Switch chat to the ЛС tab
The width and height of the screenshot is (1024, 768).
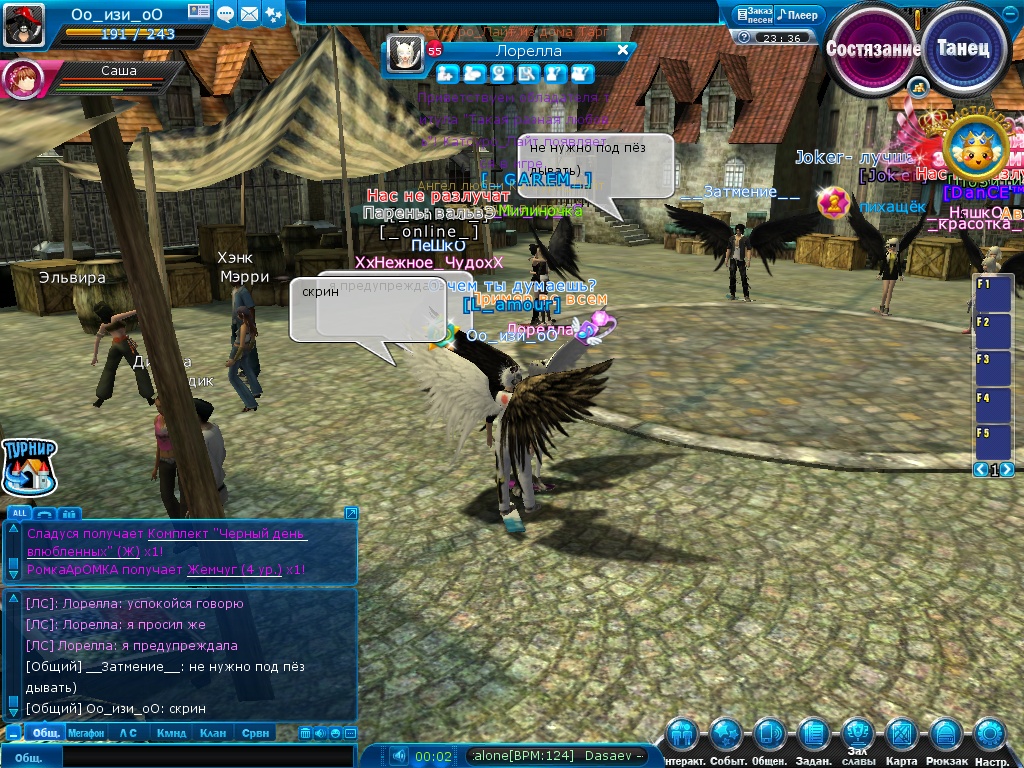pos(128,733)
